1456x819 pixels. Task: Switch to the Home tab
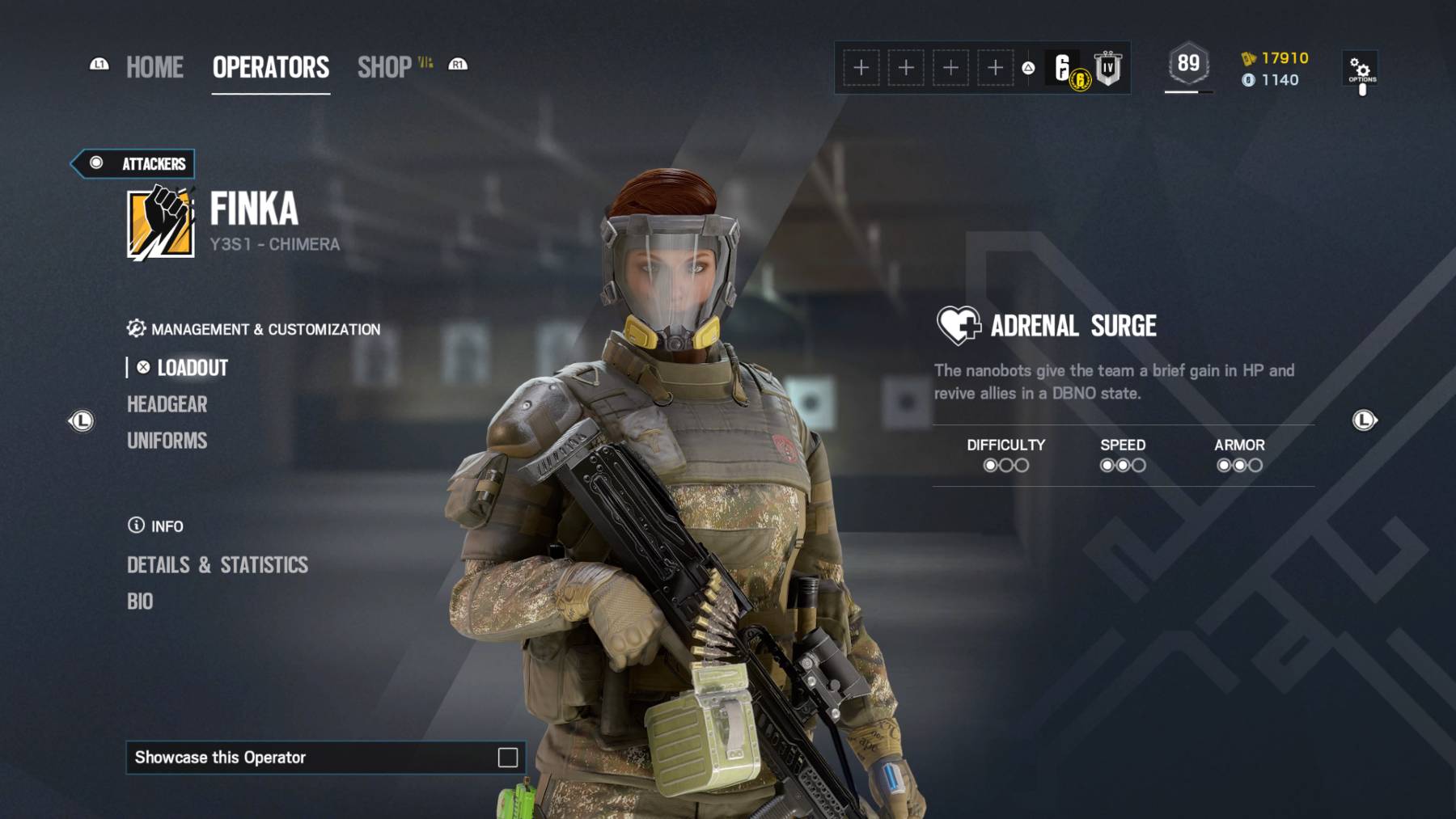click(154, 67)
